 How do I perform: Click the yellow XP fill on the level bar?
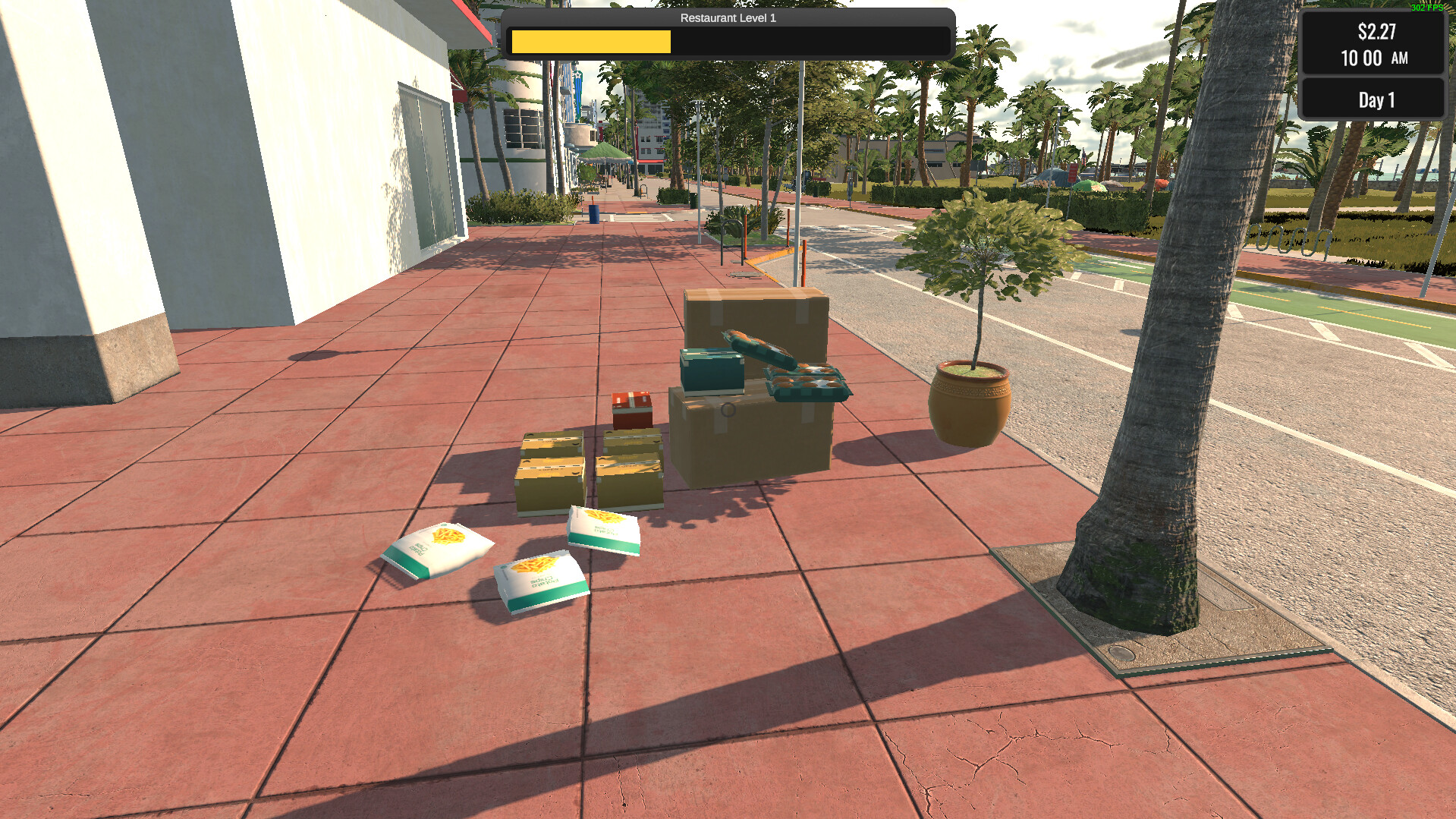pyautogui.click(x=590, y=43)
